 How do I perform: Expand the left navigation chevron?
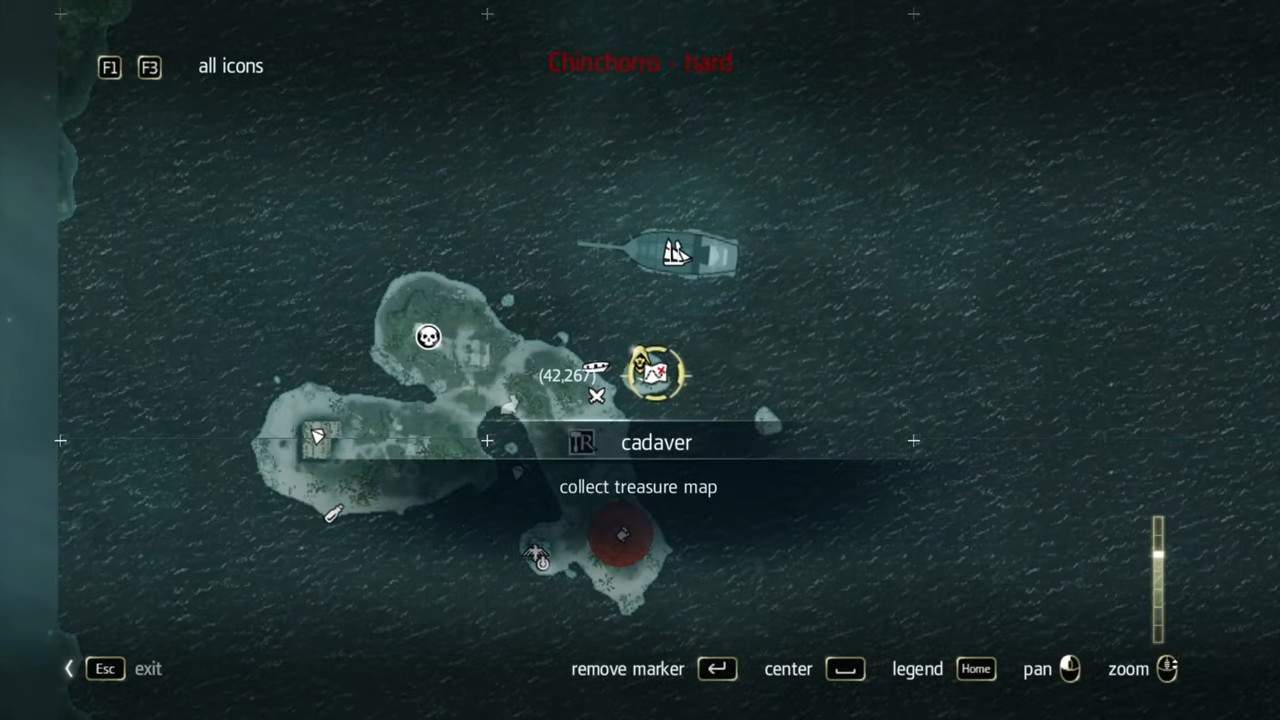pos(68,669)
